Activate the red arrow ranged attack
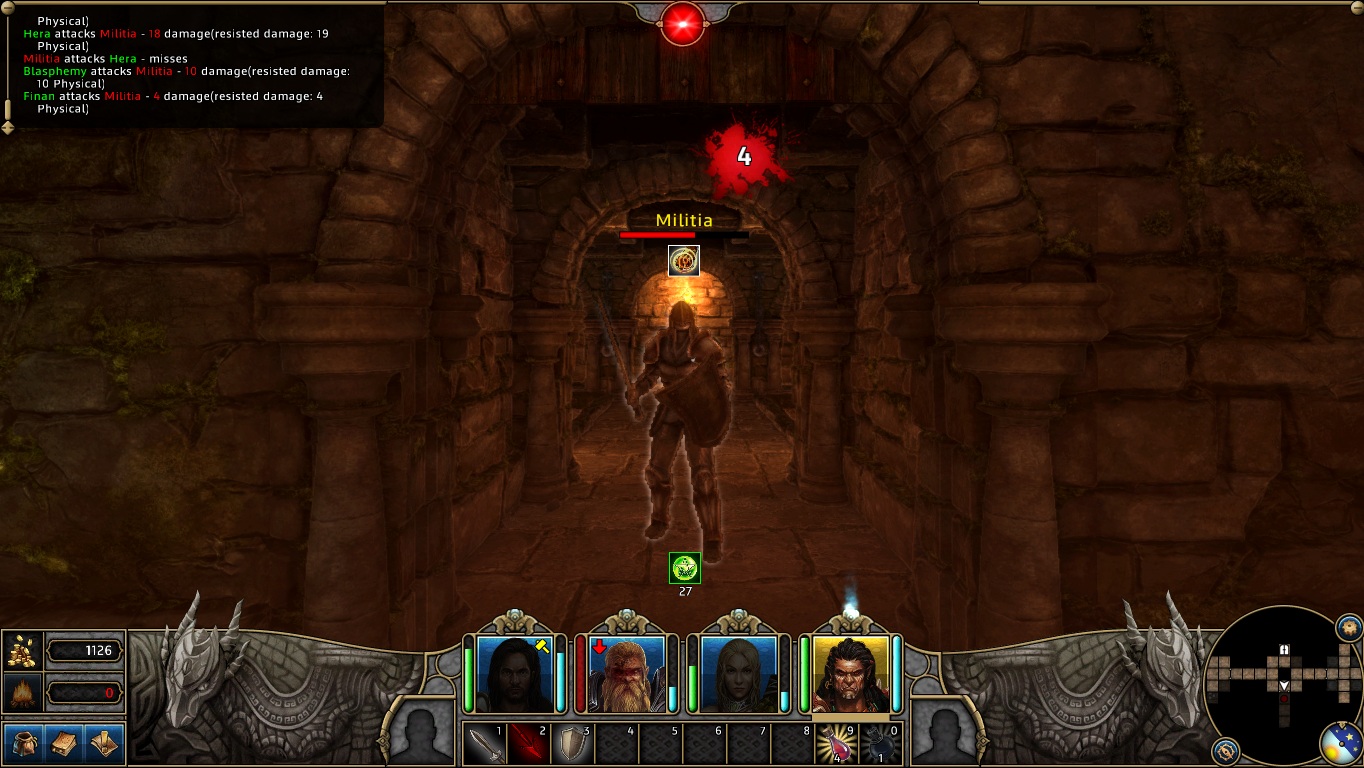1364x768 pixels. click(529, 744)
